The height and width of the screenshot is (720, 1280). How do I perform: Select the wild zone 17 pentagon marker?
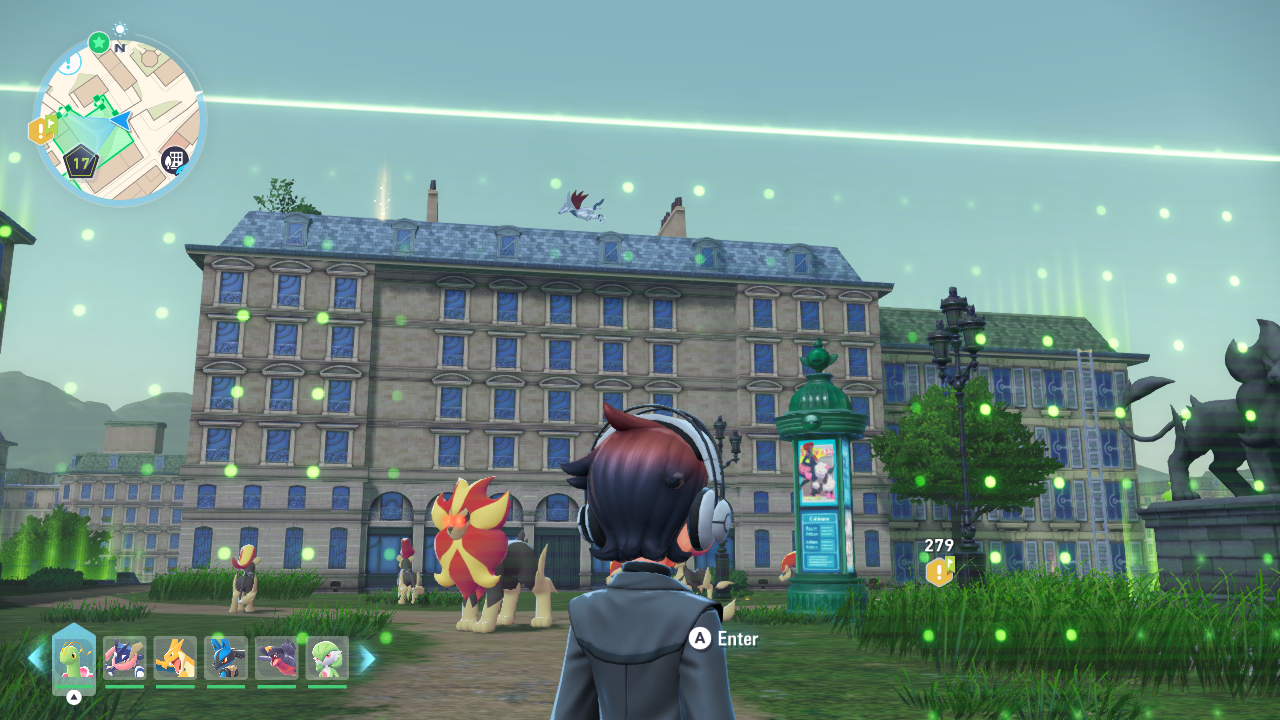80,161
